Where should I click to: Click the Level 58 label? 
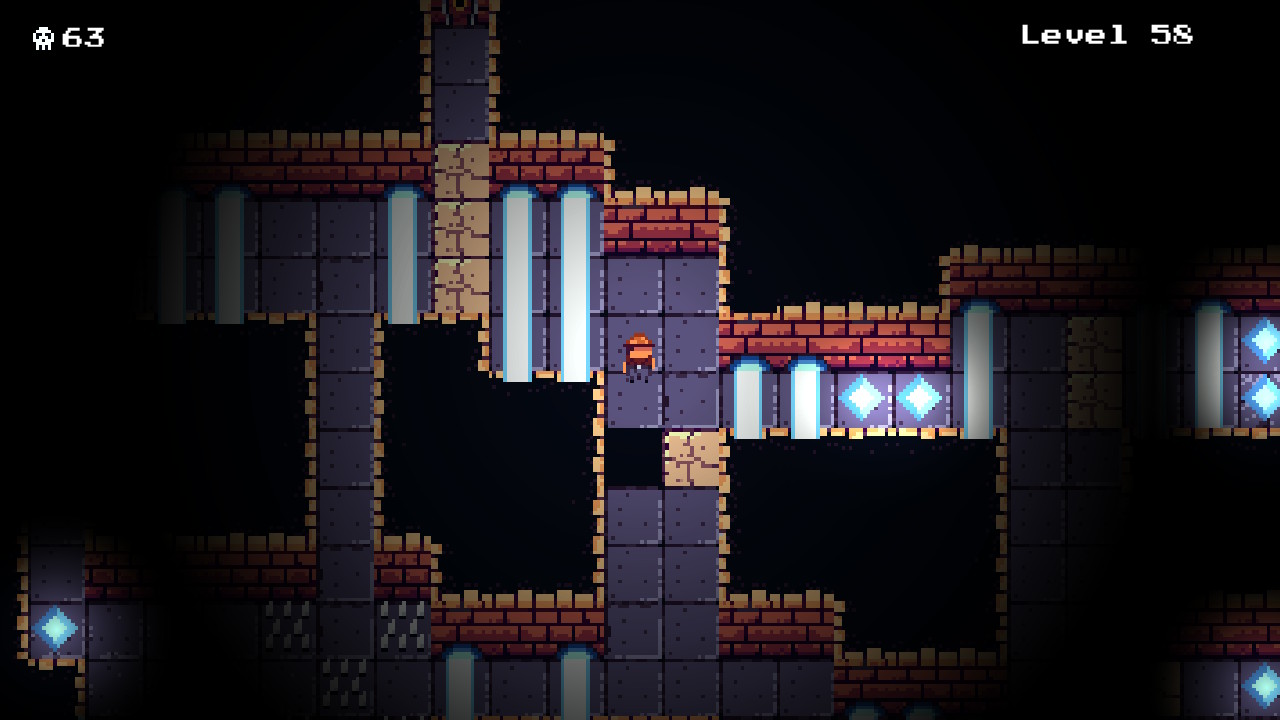click(1105, 35)
